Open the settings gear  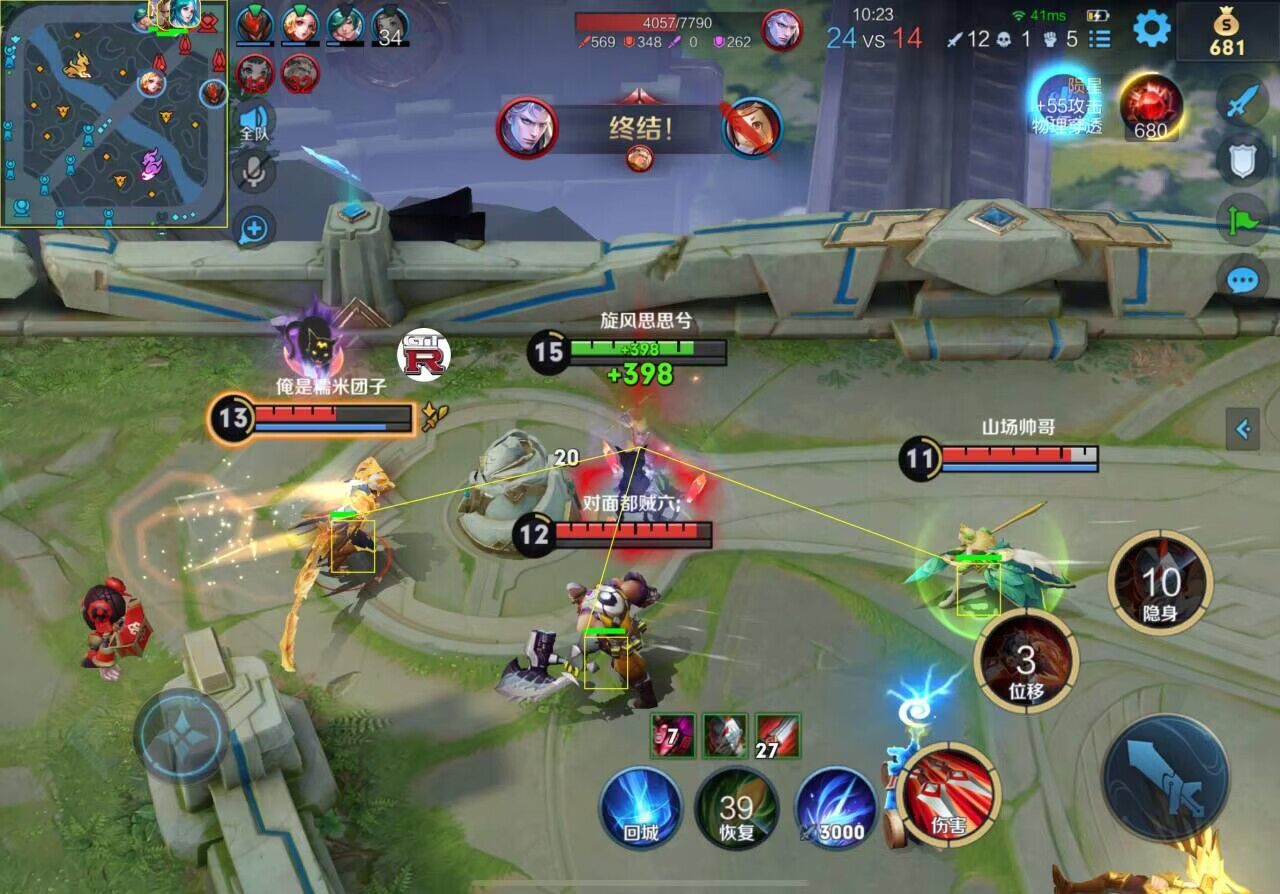pos(1151,29)
